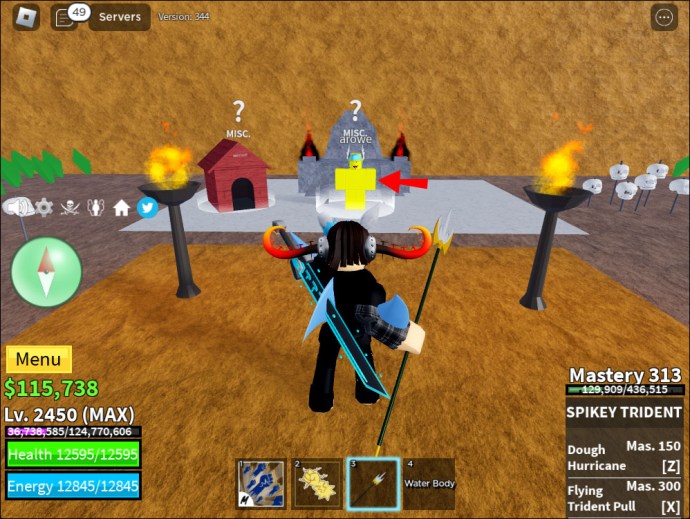Open the three-dot options menu
Image resolution: width=690 pixels, height=519 pixels.
point(663,17)
